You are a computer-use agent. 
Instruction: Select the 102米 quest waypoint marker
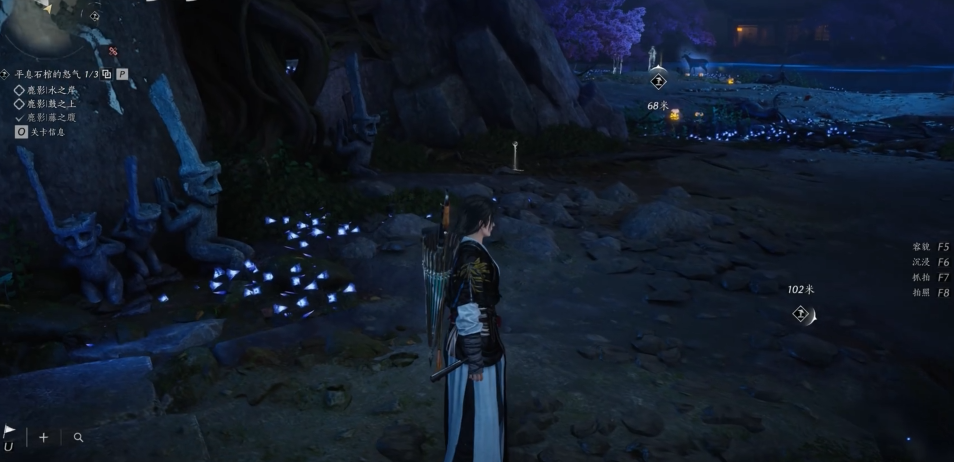801,314
